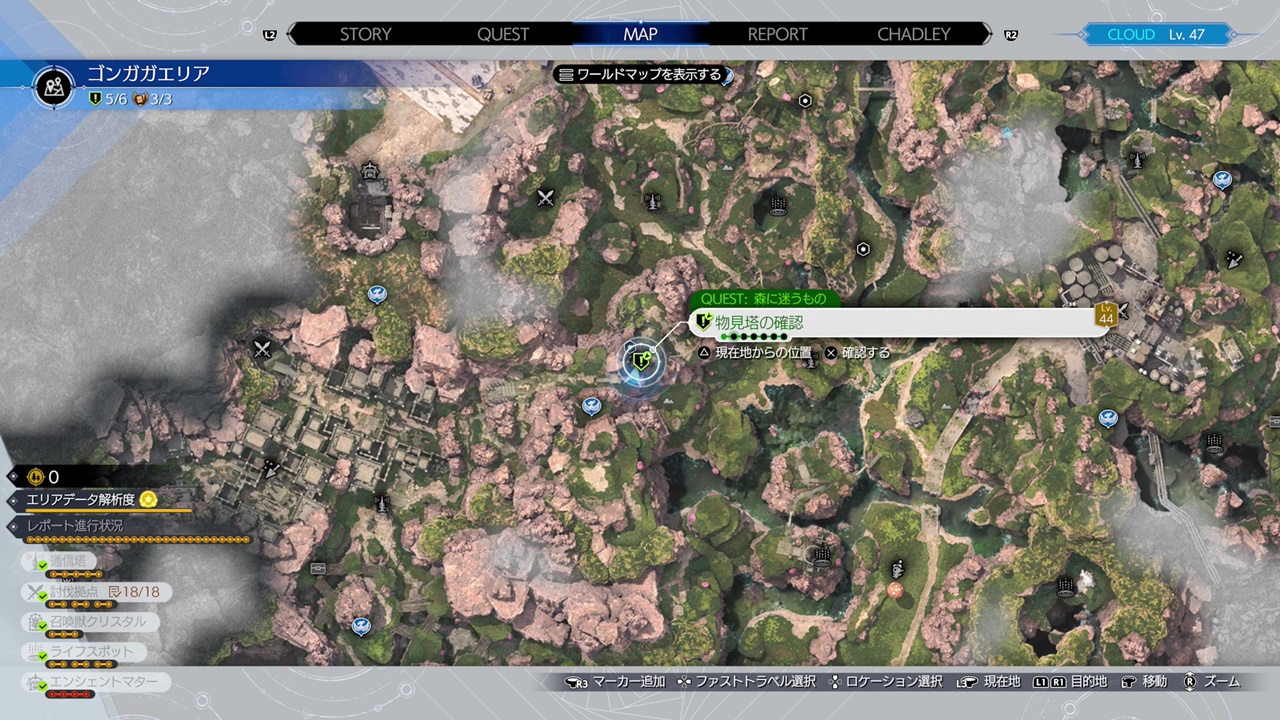Select the CLOUD Lv. 47 character badge
The width and height of the screenshot is (1280, 720).
coord(1155,34)
